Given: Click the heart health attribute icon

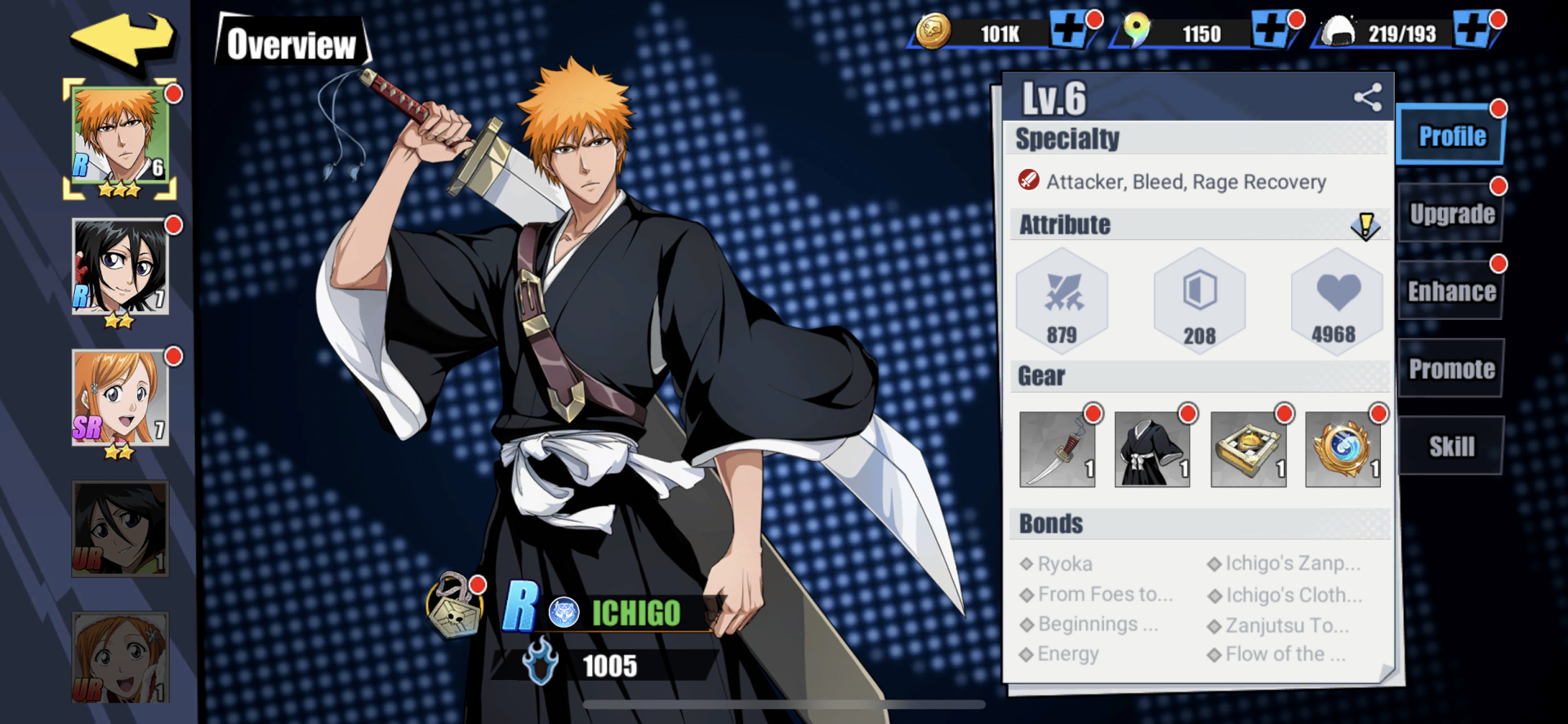Looking at the screenshot, I should point(1337,298).
